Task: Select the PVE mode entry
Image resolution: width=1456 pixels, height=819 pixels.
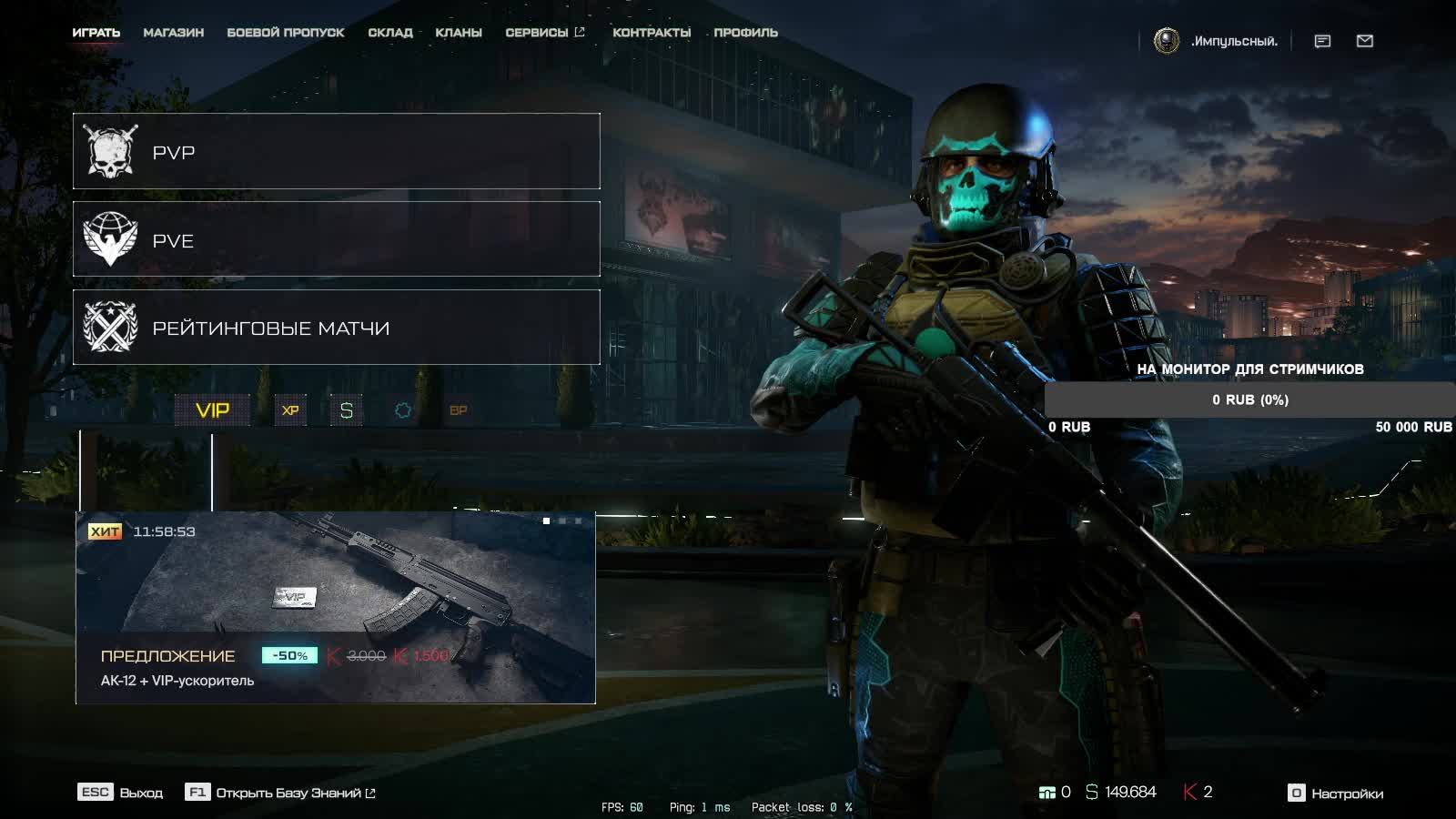Action: point(336,239)
